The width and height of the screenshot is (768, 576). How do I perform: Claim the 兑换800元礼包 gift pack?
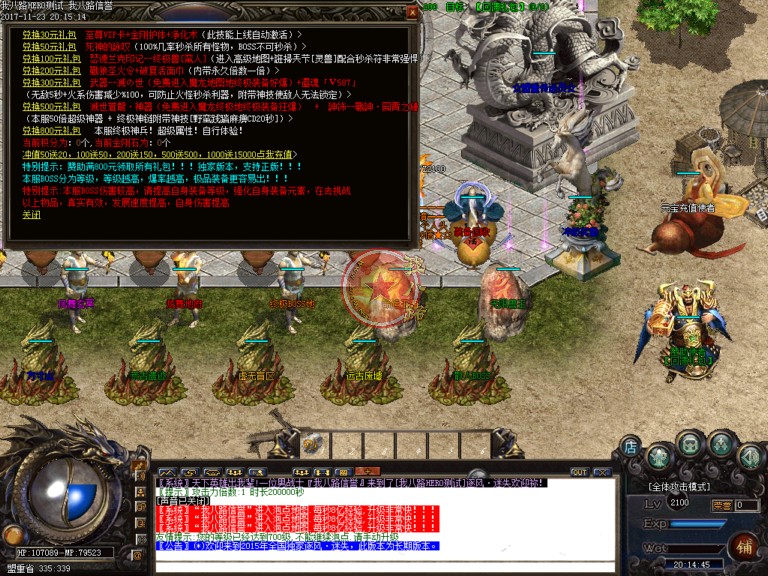41,130
